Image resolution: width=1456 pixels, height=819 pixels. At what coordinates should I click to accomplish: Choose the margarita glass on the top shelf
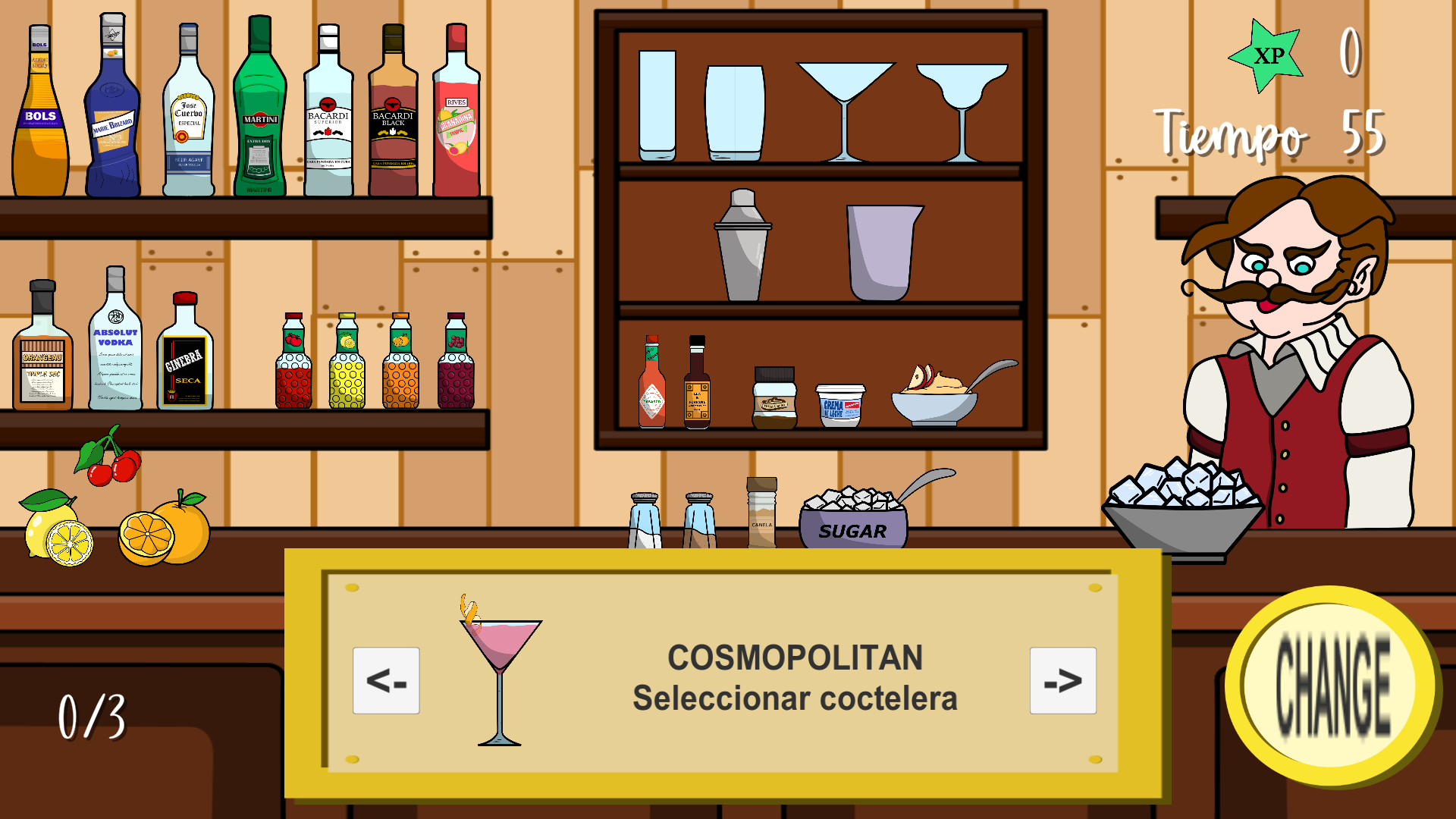coord(963,106)
